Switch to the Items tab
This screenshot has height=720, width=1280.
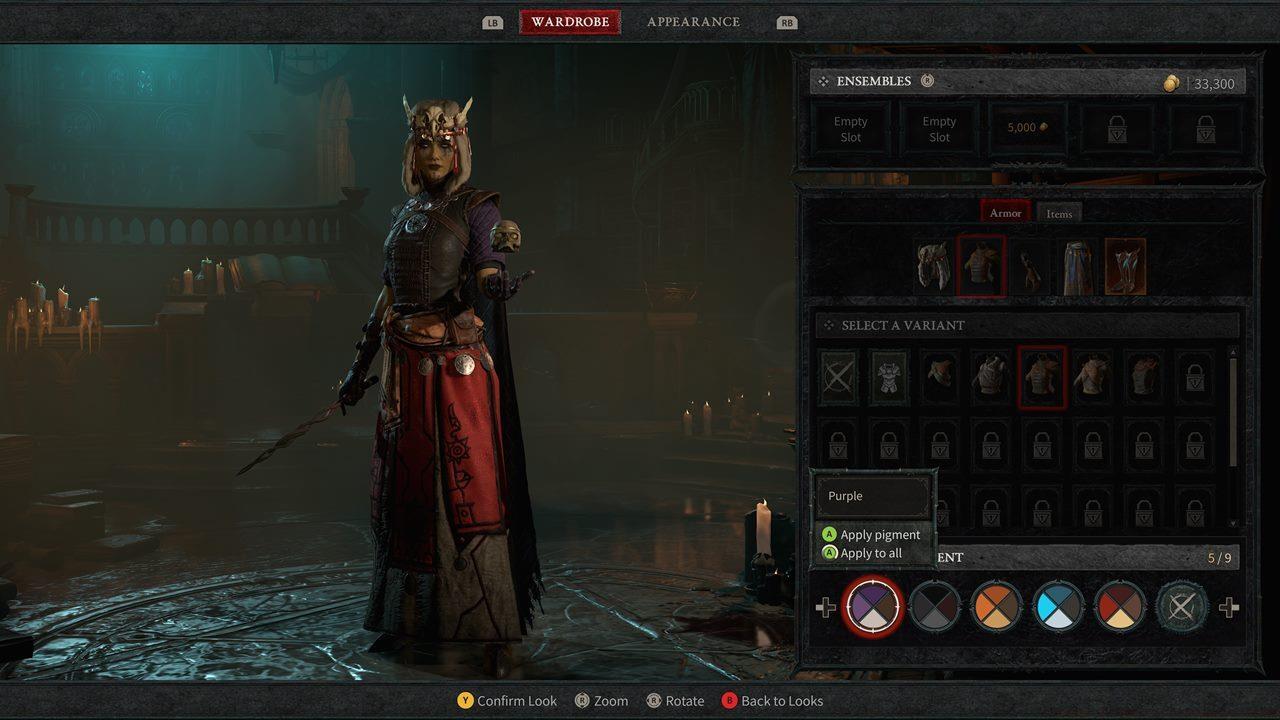click(x=1059, y=212)
